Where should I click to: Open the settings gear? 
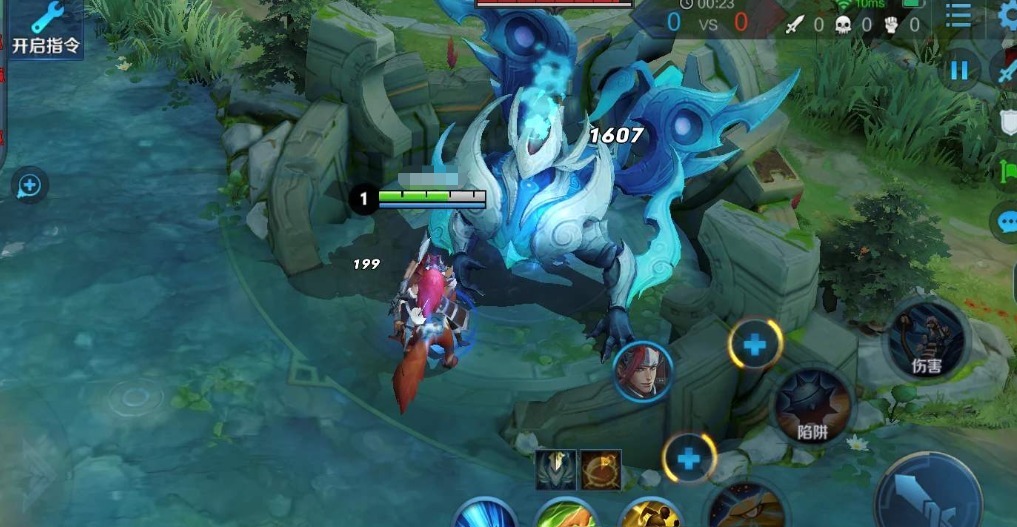[1008, 18]
